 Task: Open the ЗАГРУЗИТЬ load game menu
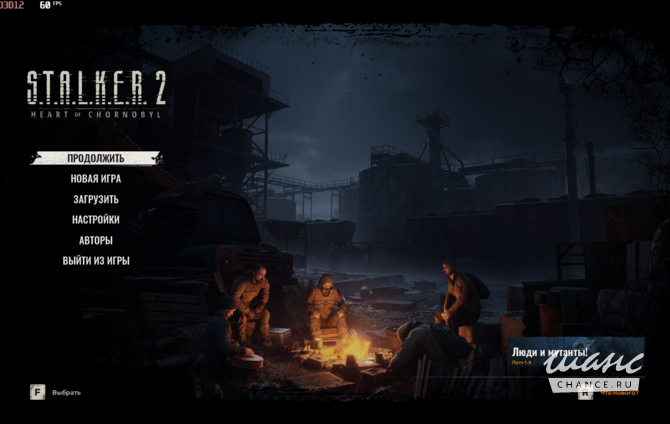[x=96, y=199]
